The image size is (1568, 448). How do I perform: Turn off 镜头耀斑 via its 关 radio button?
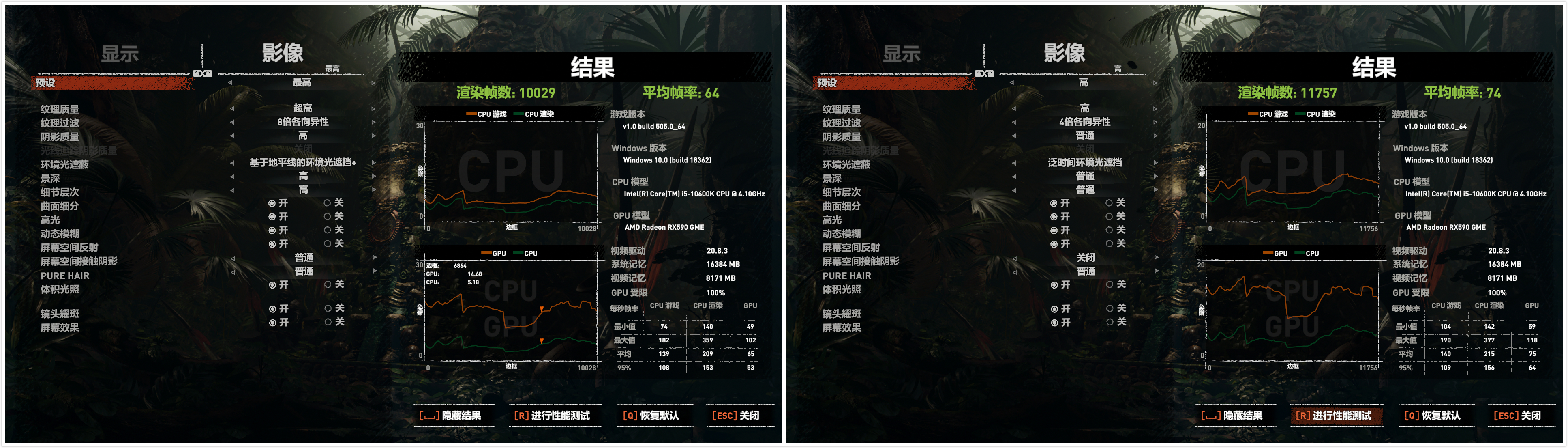(x=329, y=309)
